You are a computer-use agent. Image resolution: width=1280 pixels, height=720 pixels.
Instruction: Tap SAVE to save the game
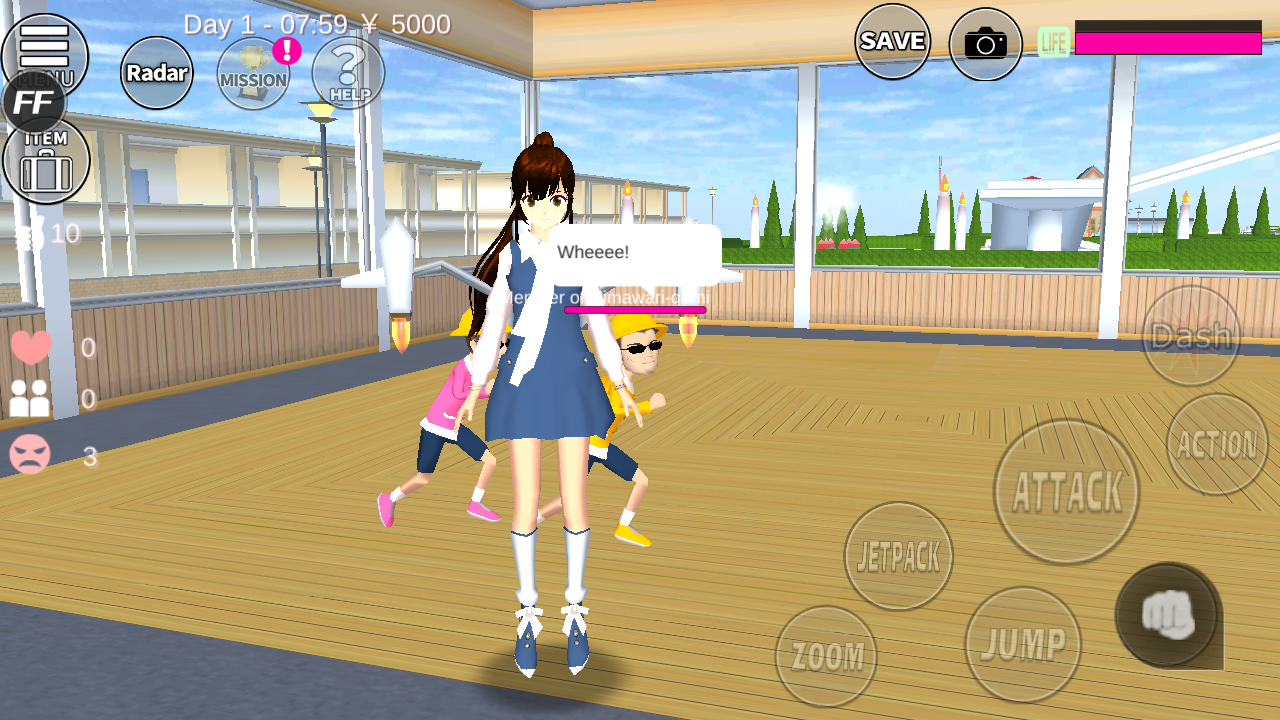pos(893,41)
